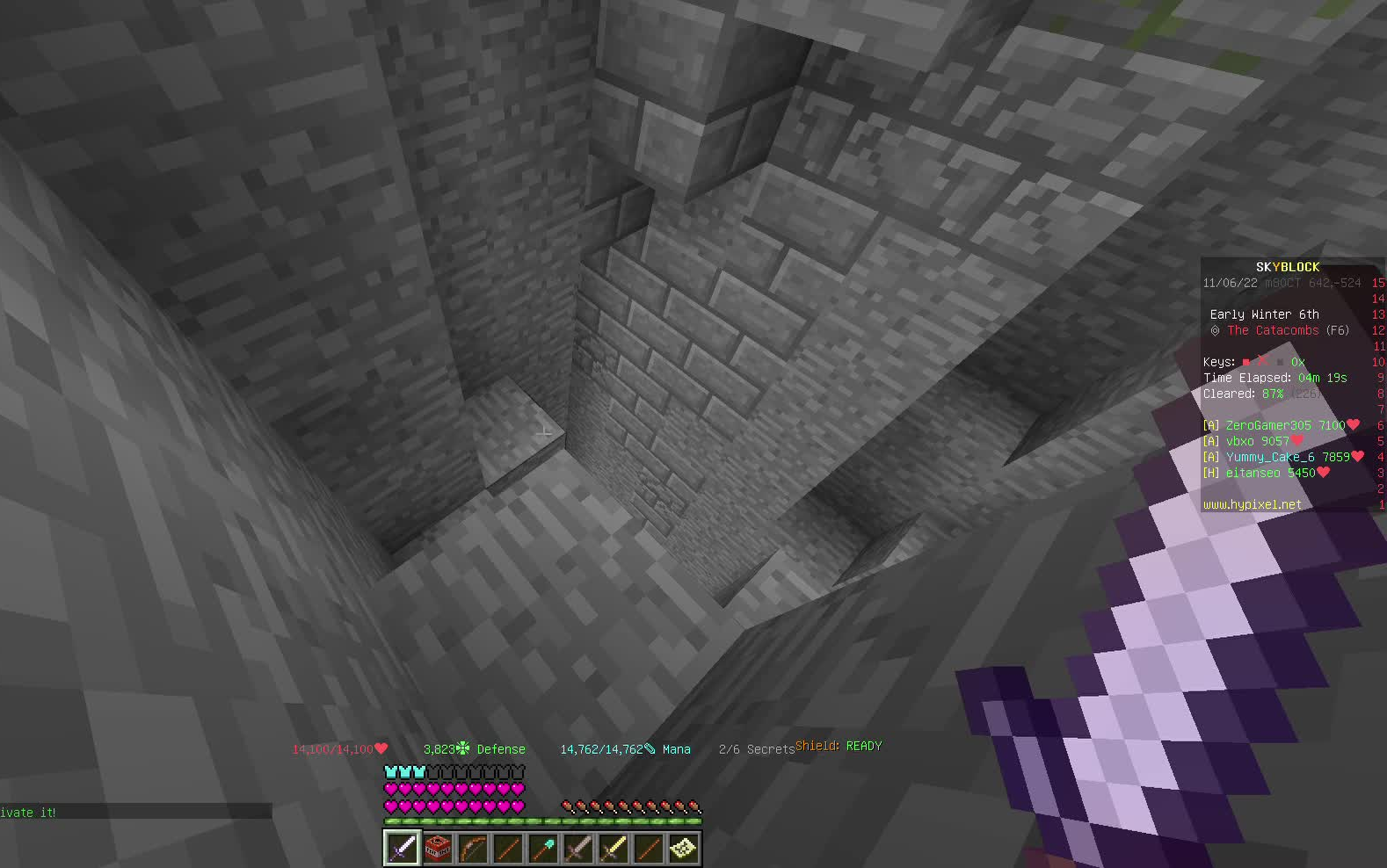Image resolution: width=1387 pixels, height=868 pixels.
Task: Toggle the heart next to ZeroGamer305
Action: [x=1352, y=424]
